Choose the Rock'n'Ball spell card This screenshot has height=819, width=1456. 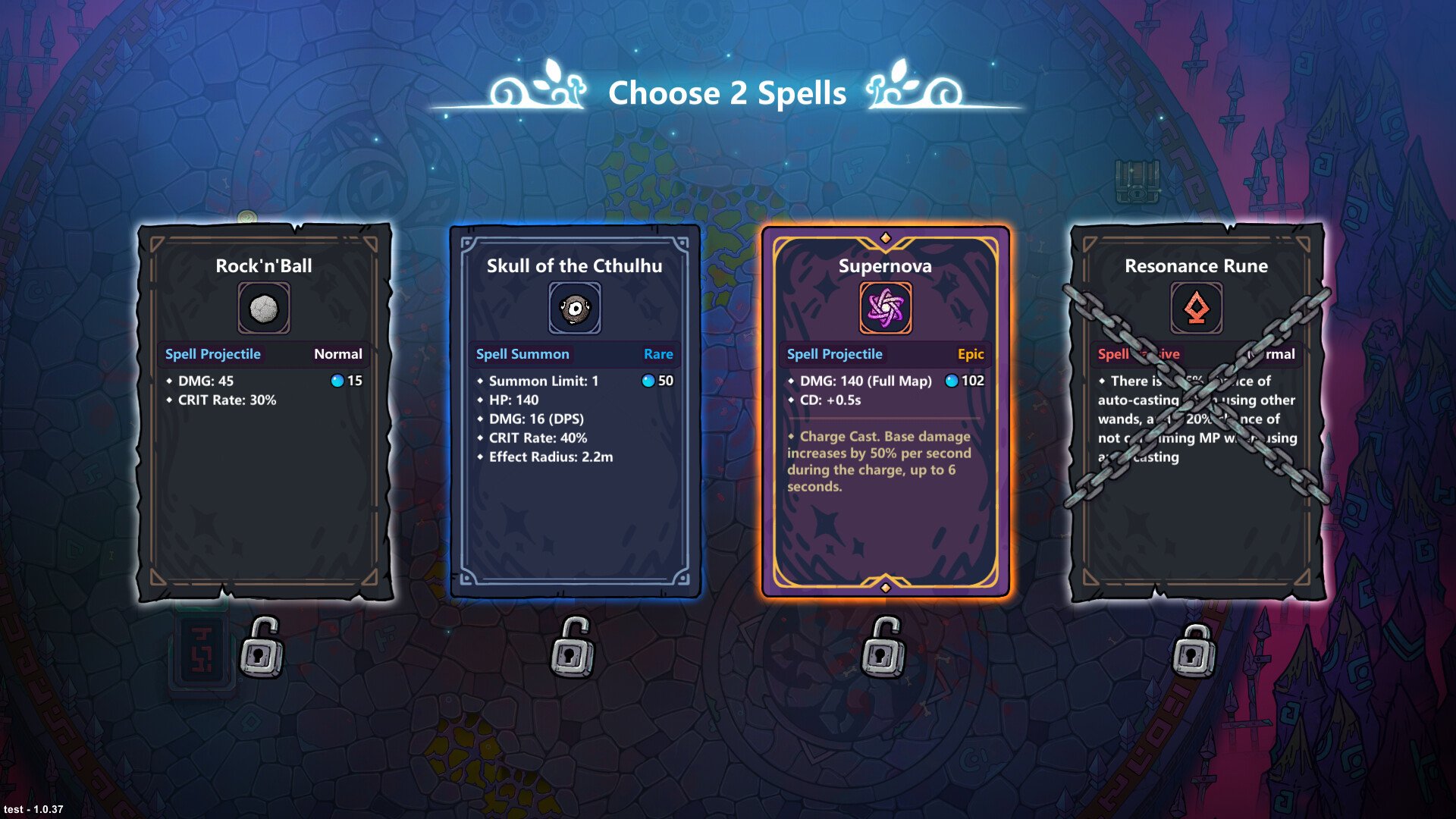click(264, 413)
